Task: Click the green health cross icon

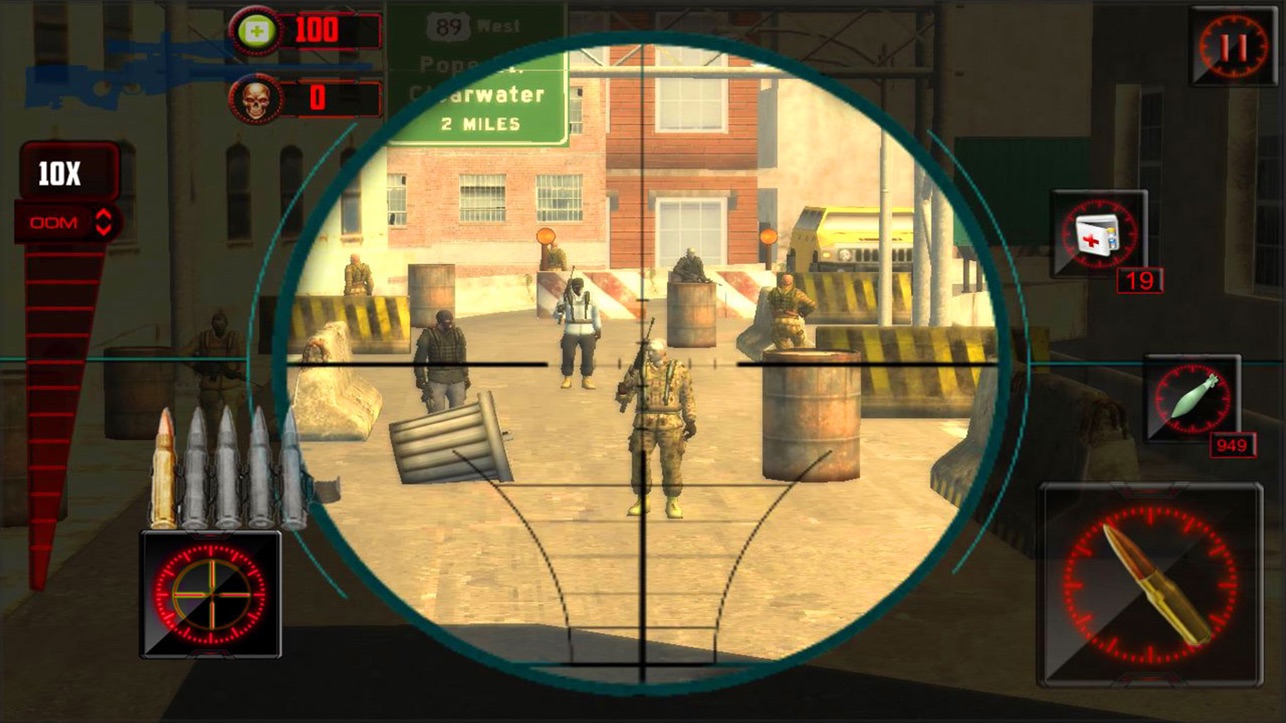Action: (256, 30)
